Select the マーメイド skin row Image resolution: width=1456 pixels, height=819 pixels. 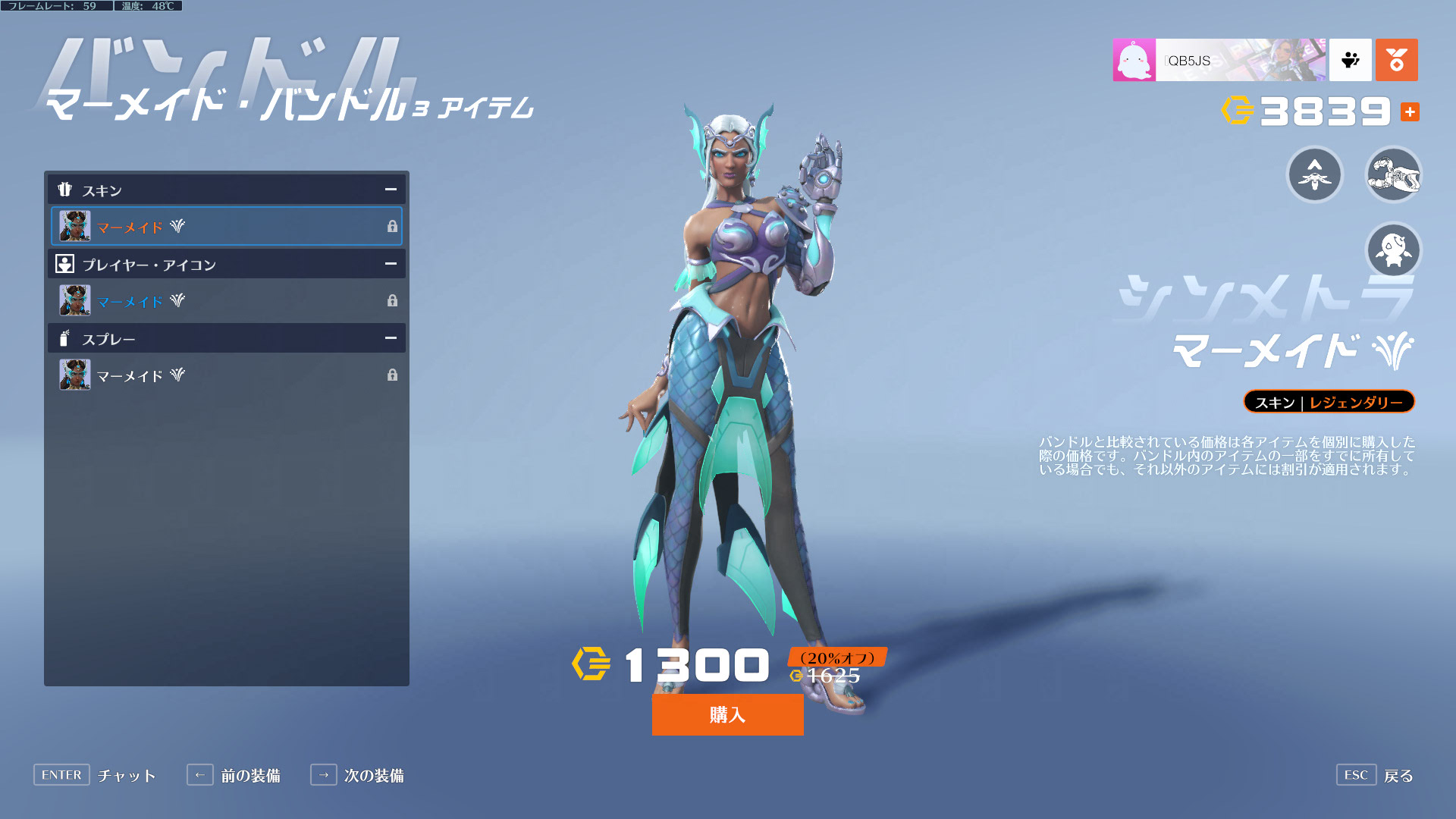coord(227,226)
